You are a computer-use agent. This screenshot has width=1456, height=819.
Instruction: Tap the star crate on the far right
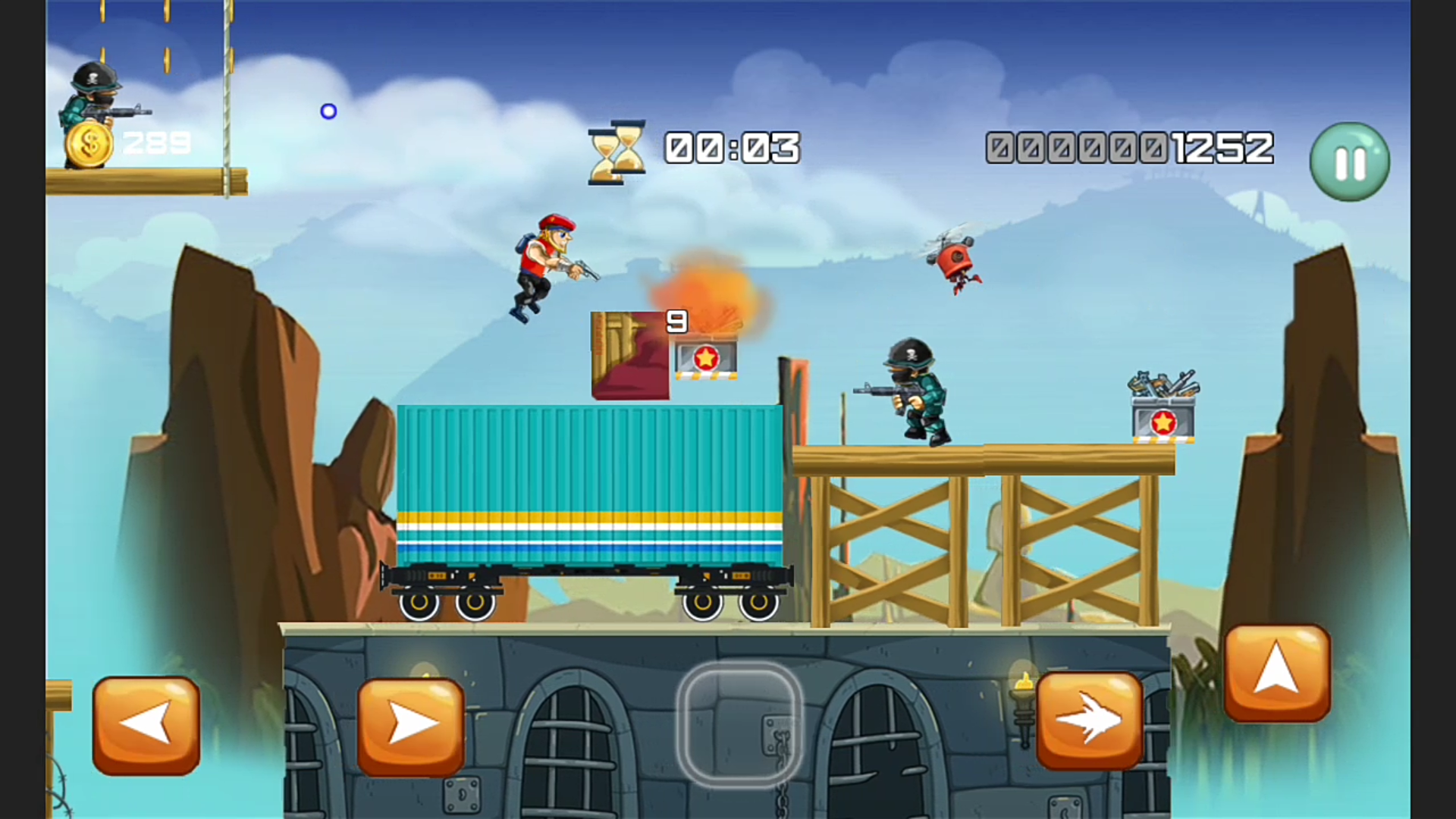tap(1163, 422)
